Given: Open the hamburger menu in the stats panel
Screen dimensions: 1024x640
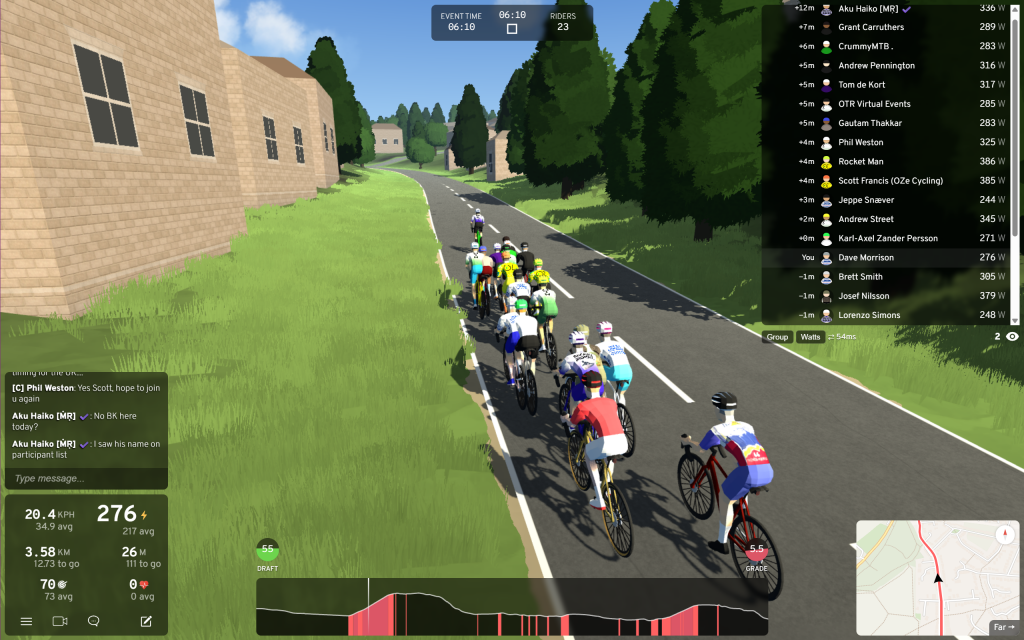Looking at the screenshot, I should pos(26,621).
